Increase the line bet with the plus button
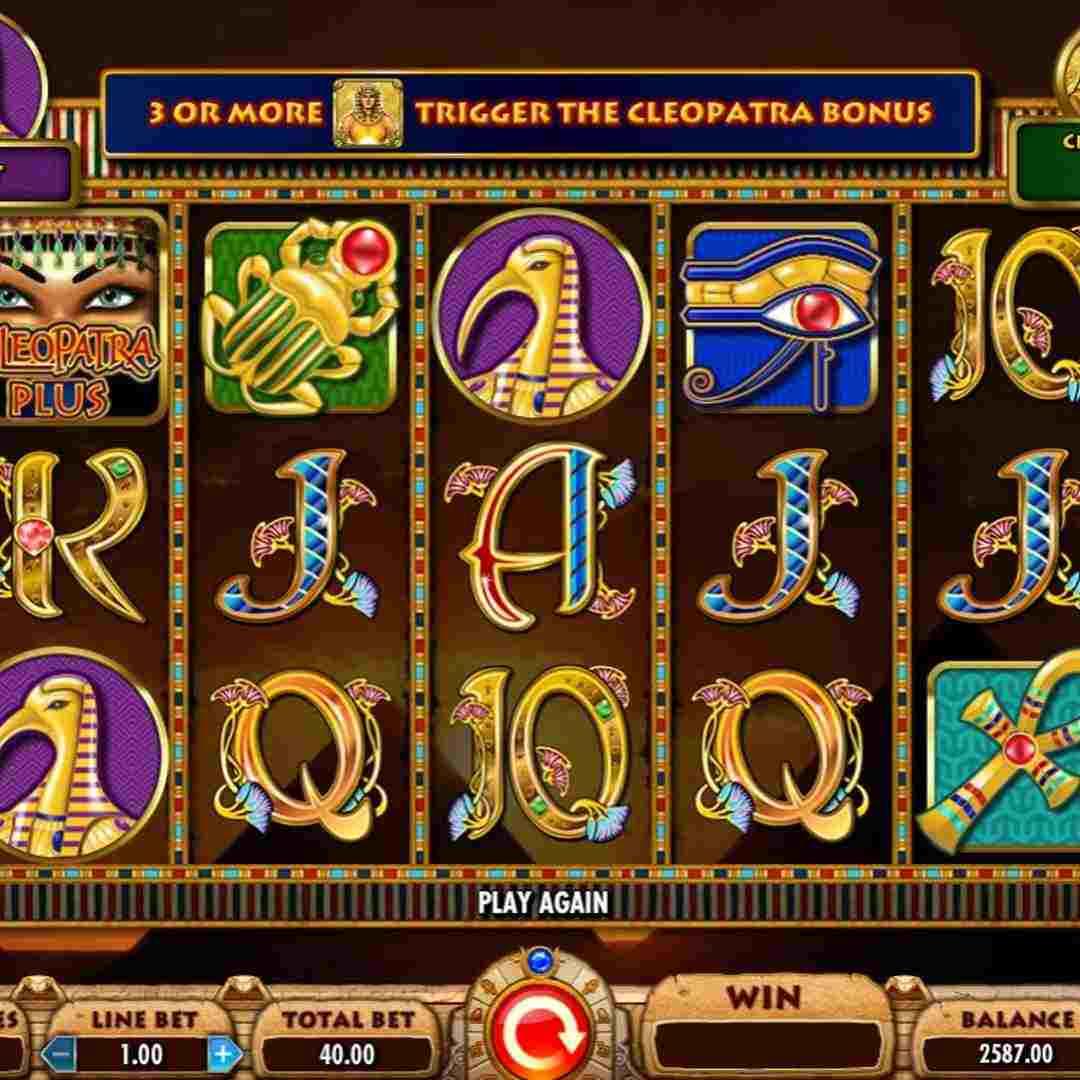 pyautogui.click(x=224, y=1054)
